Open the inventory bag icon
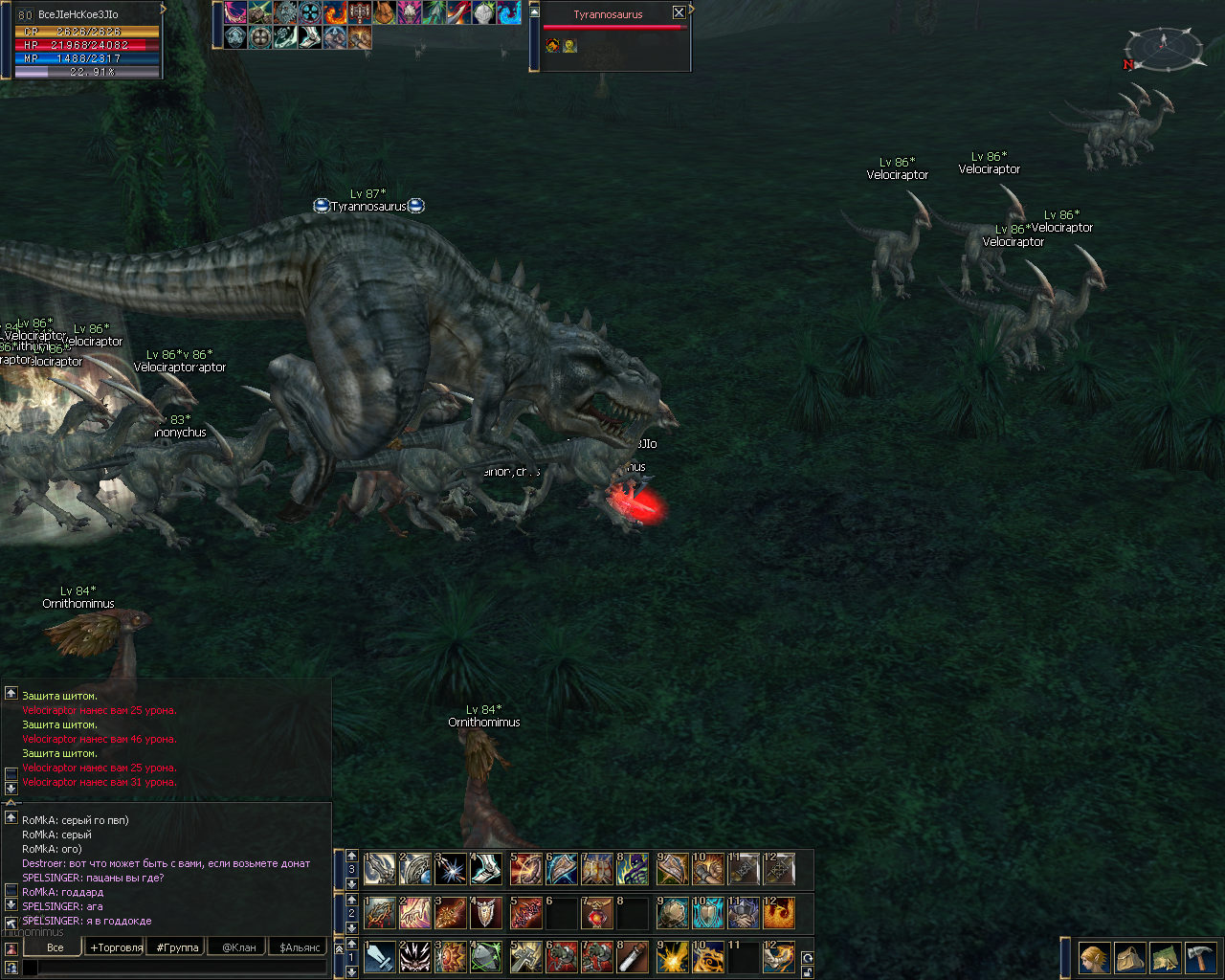Viewport: 1225px width, 980px height. tap(1129, 957)
